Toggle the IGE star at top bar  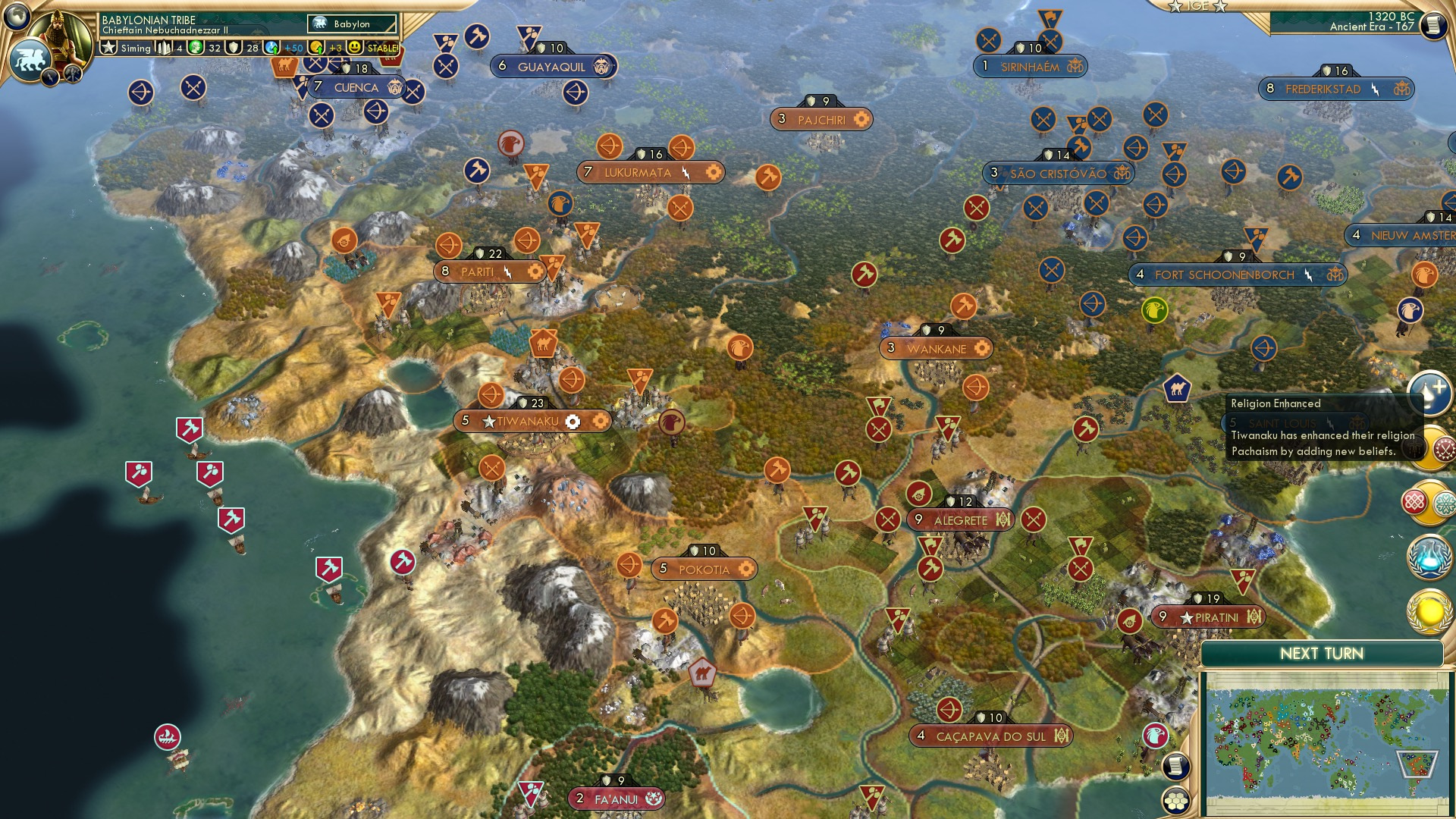[x=1175, y=8]
